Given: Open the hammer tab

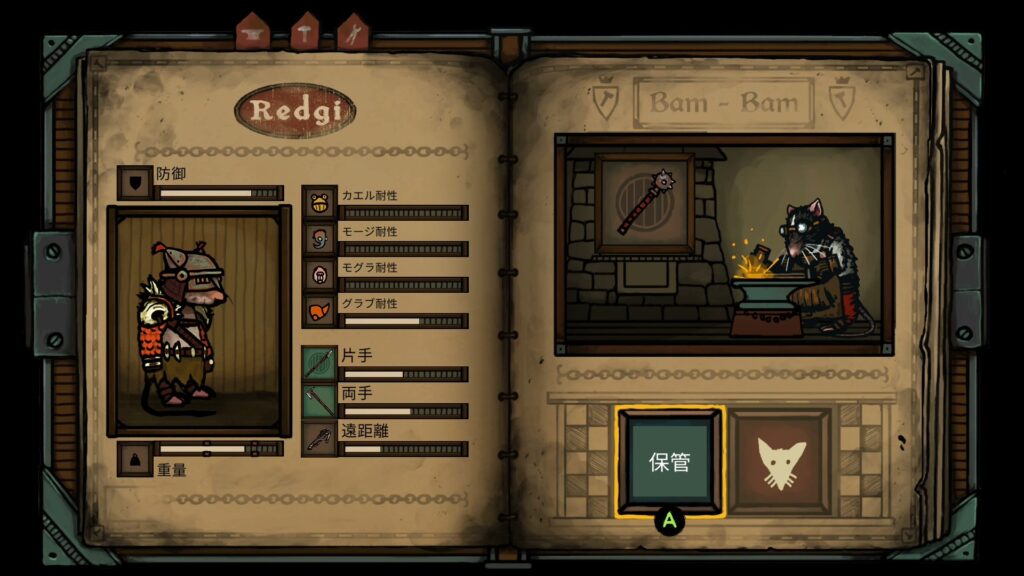Looking at the screenshot, I should pos(304,32).
